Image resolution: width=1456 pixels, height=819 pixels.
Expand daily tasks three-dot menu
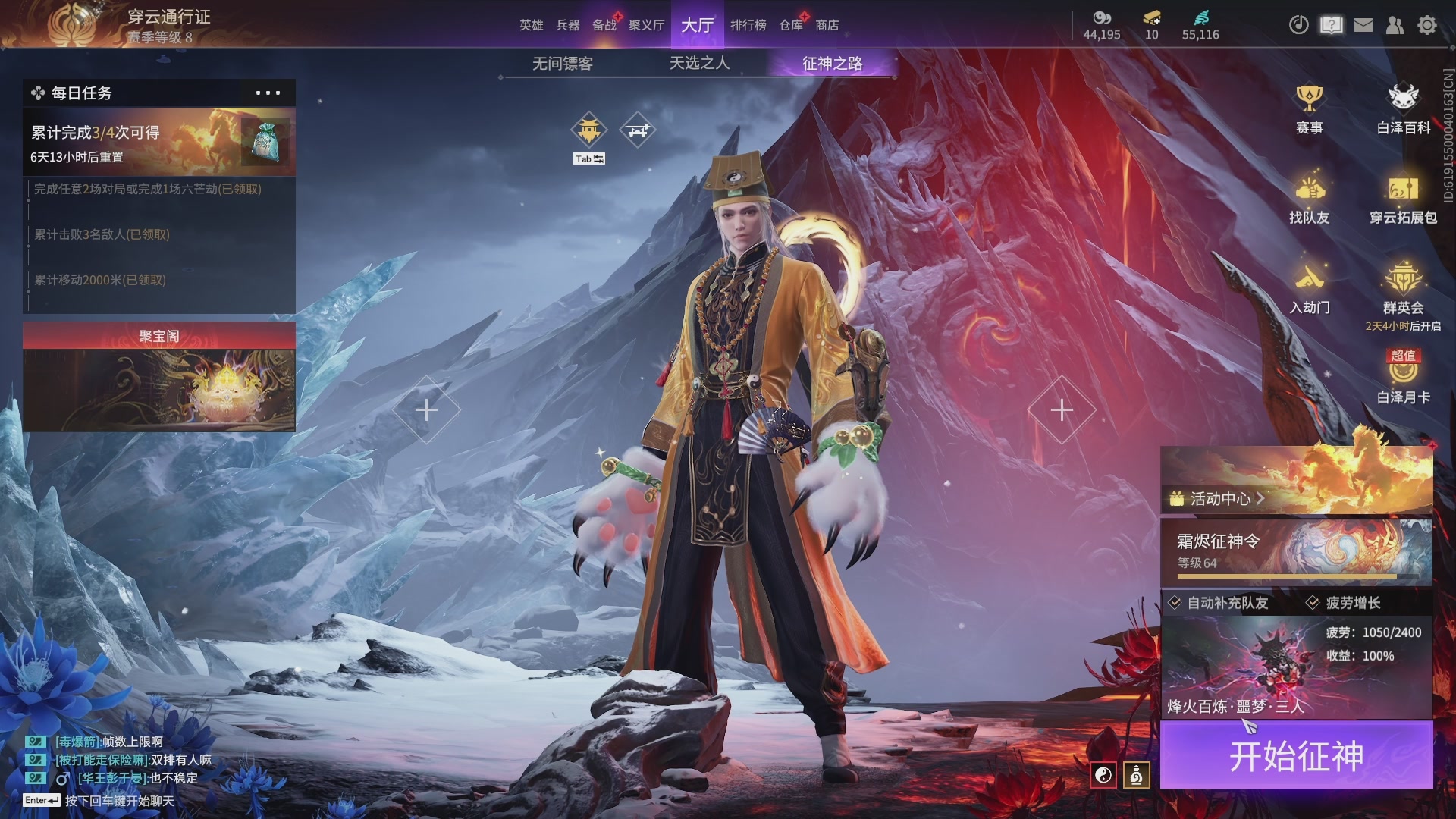pos(268,93)
